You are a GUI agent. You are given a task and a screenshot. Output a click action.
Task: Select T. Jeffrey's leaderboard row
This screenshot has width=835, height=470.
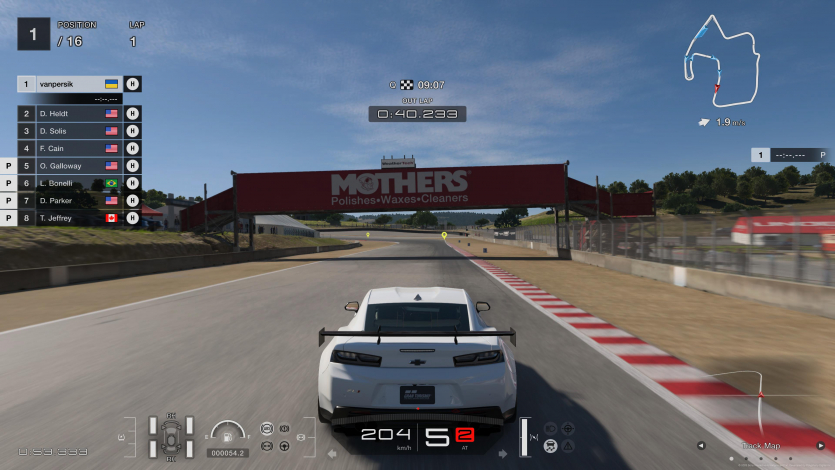pyautogui.click(x=70, y=218)
